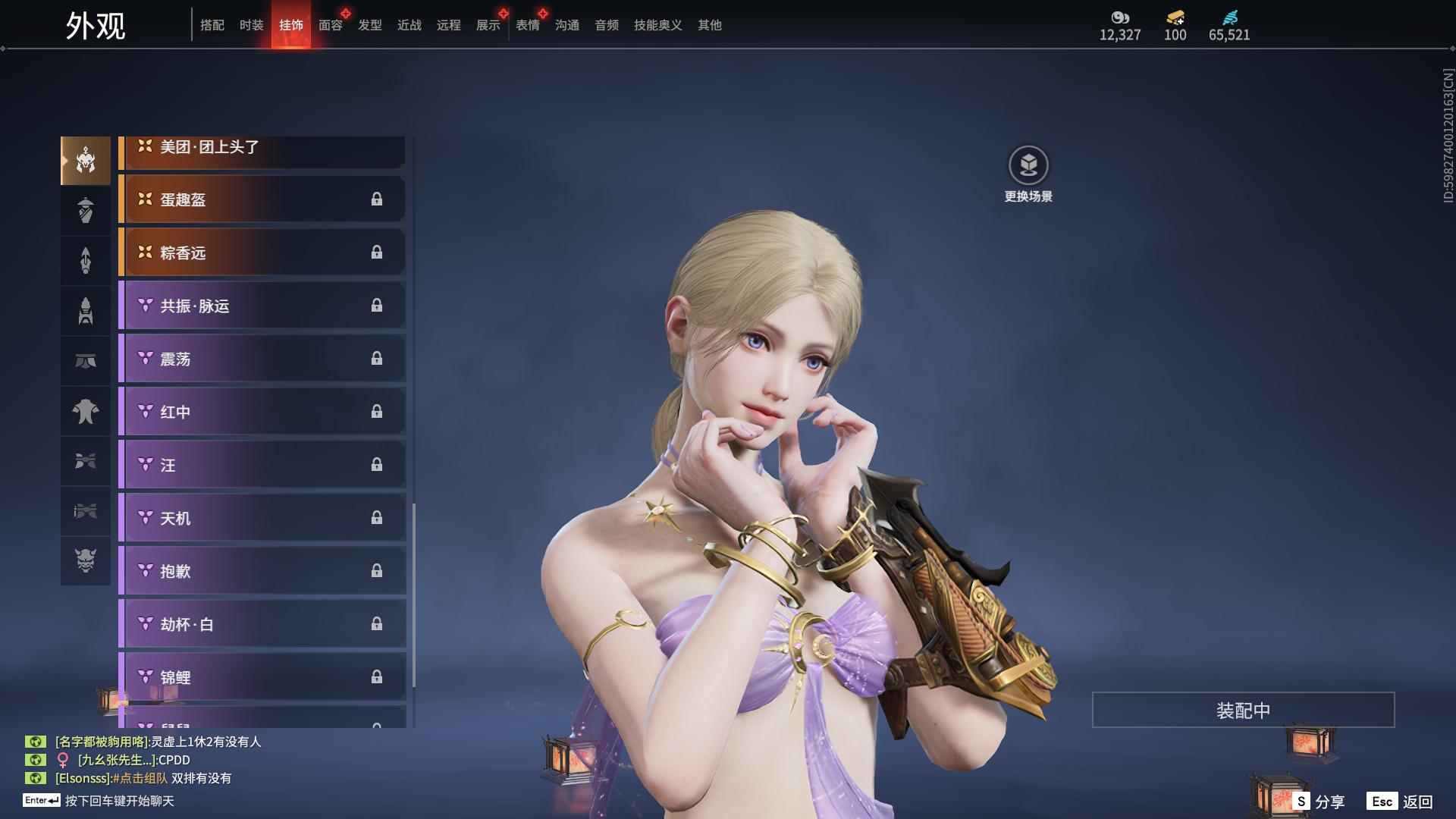Image resolution: width=1456 pixels, height=819 pixels.
Task: Open the 搭配 tab
Action: 212,25
